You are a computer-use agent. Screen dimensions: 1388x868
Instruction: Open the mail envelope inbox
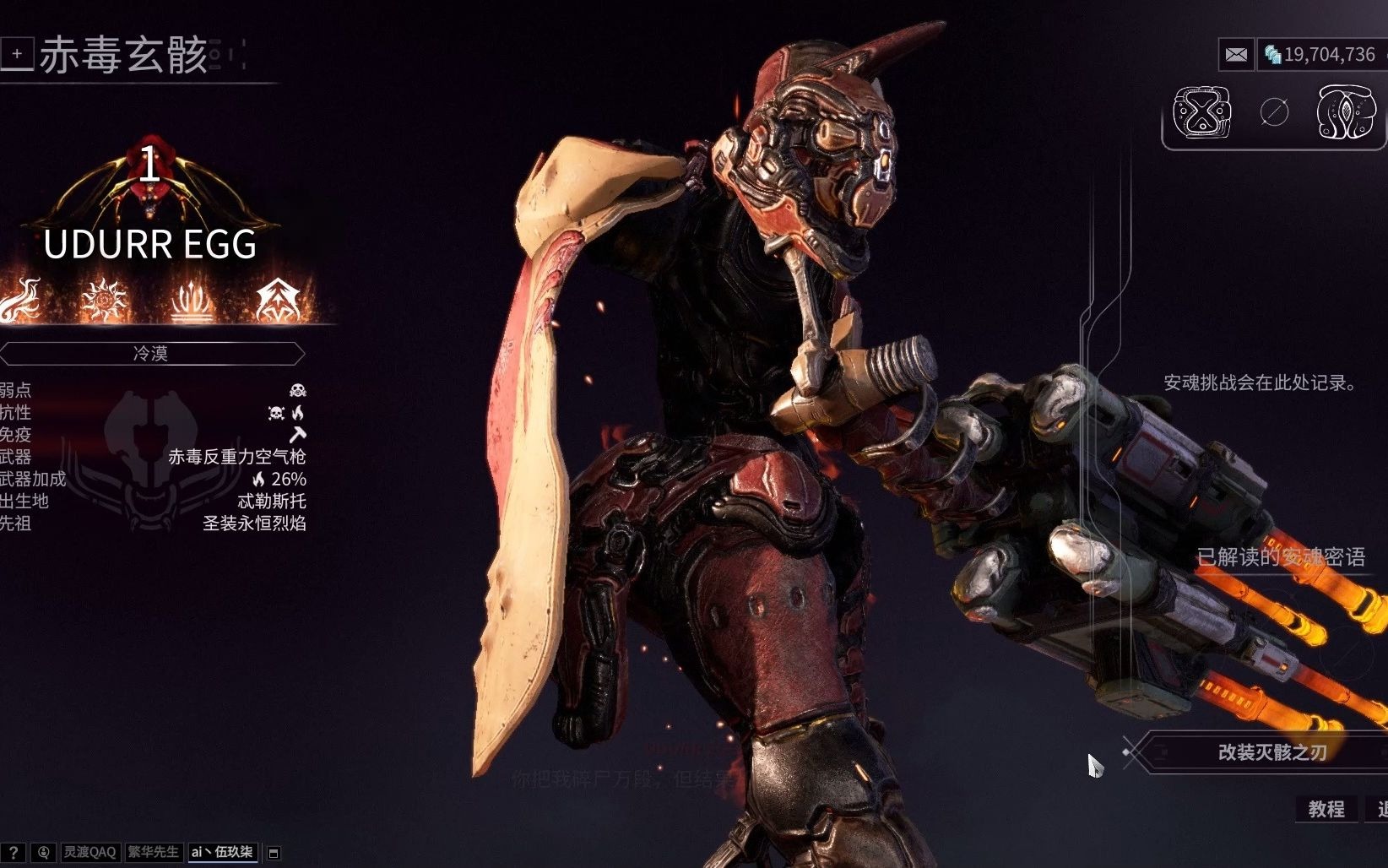[1236, 55]
